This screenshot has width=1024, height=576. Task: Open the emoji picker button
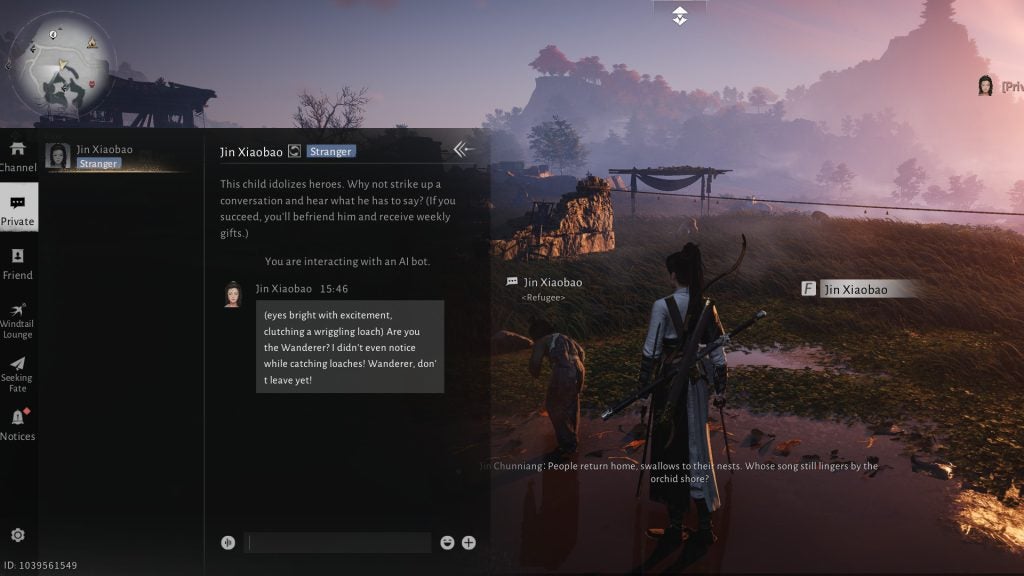447,543
